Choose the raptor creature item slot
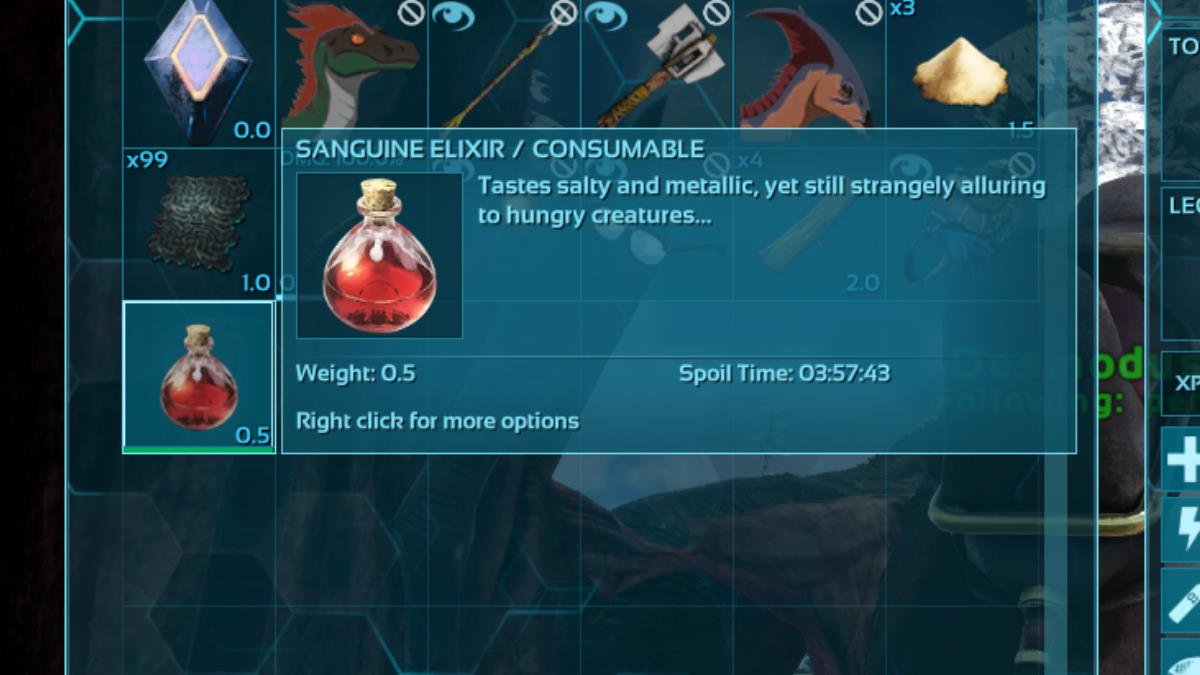Screen dimensions: 1200x675 click(x=352, y=70)
